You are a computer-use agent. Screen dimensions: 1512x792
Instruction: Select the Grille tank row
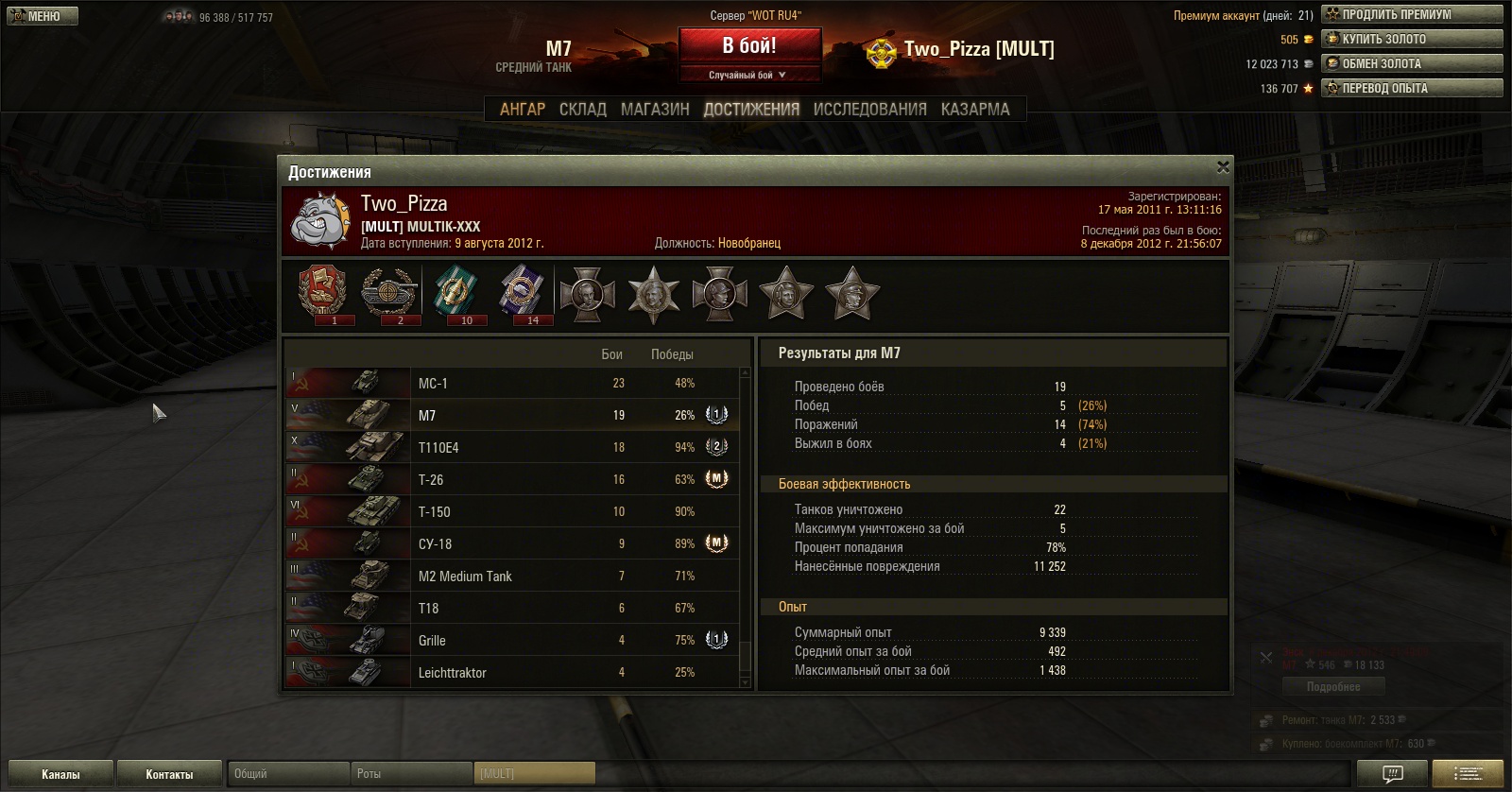[510, 641]
